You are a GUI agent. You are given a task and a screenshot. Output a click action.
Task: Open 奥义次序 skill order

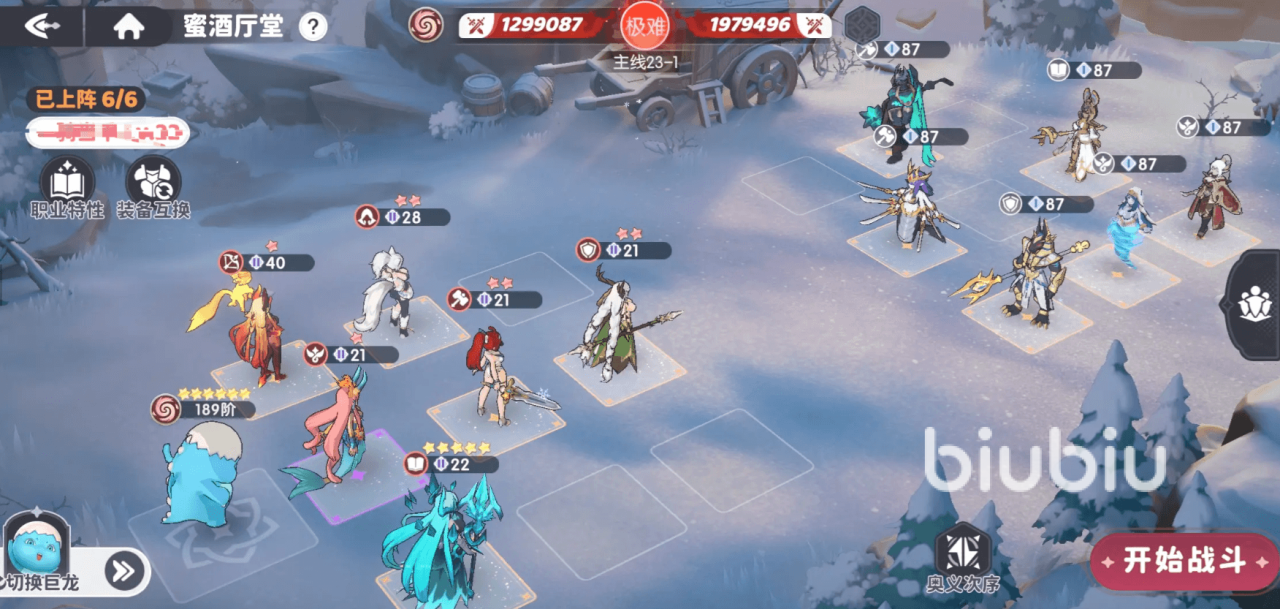pos(962,559)
